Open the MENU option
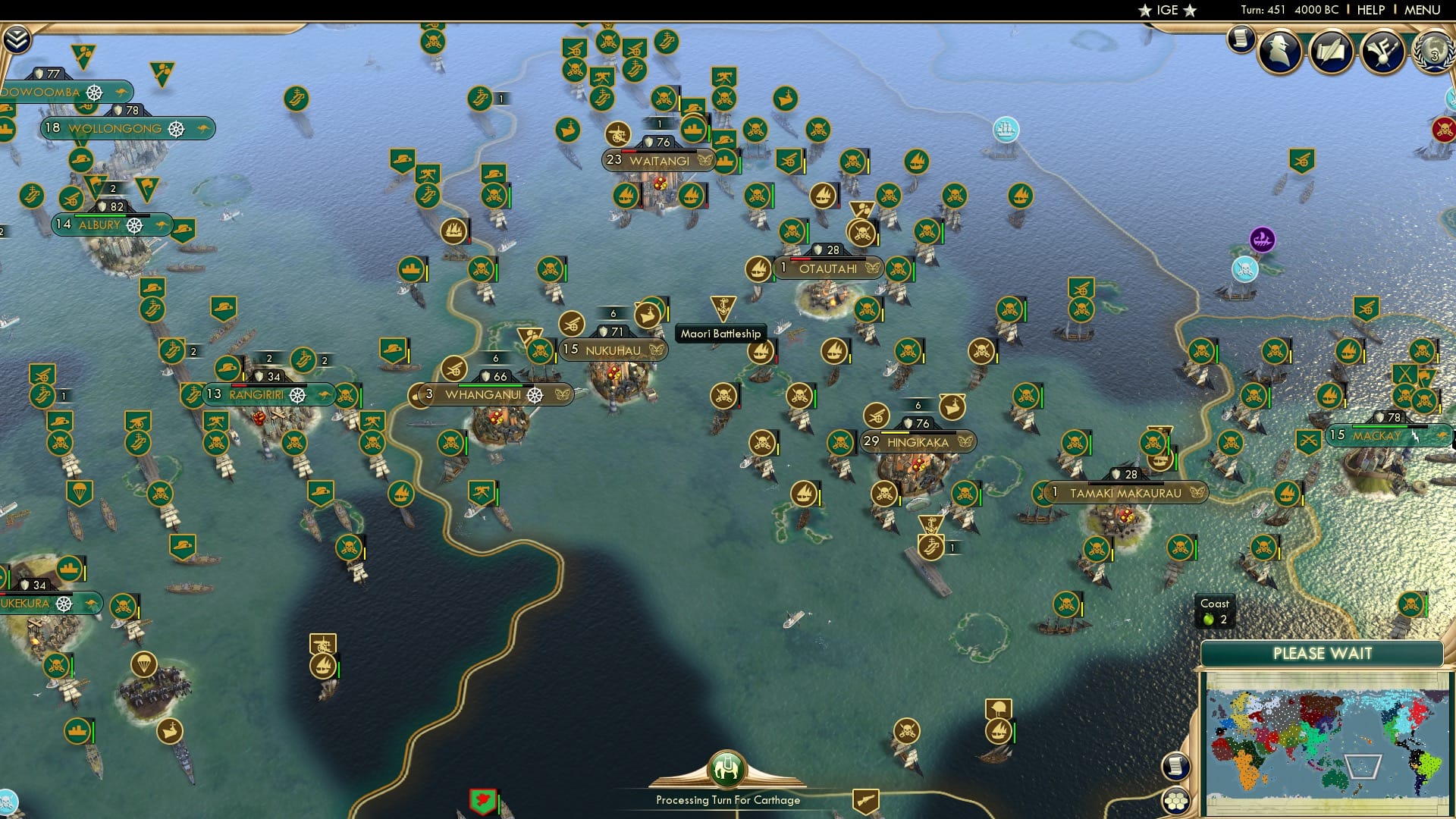The height and width of the screenshot is (819, 1456). [x=1426, y=10]
